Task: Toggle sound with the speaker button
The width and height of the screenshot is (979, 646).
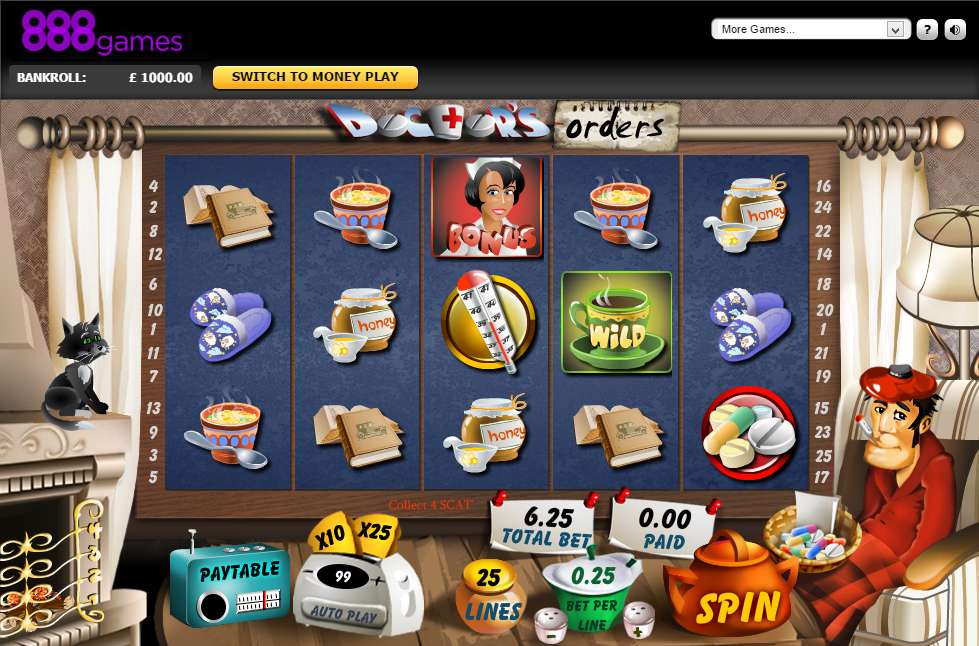Action: pos(955,29)
